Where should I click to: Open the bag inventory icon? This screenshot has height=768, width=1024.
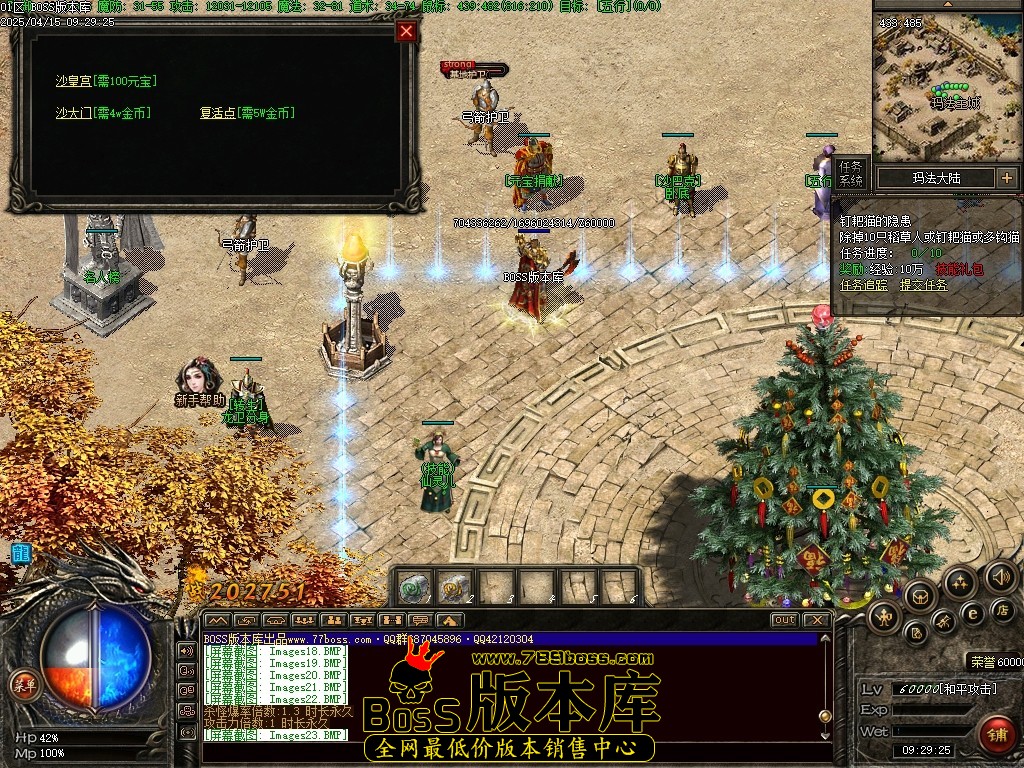point(919,597)
